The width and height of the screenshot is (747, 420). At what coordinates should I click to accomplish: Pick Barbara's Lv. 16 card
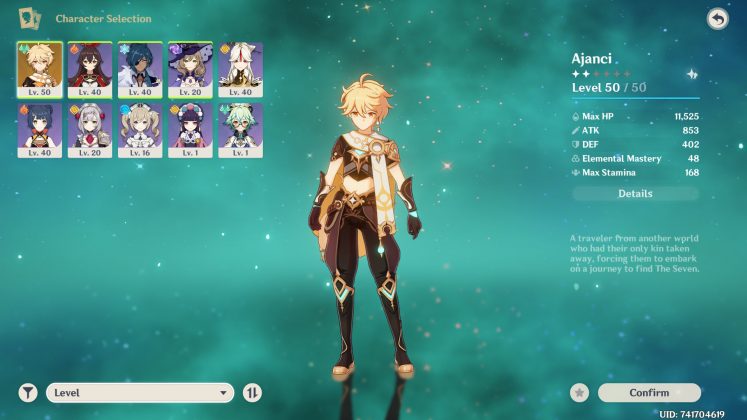pos(140,130)
